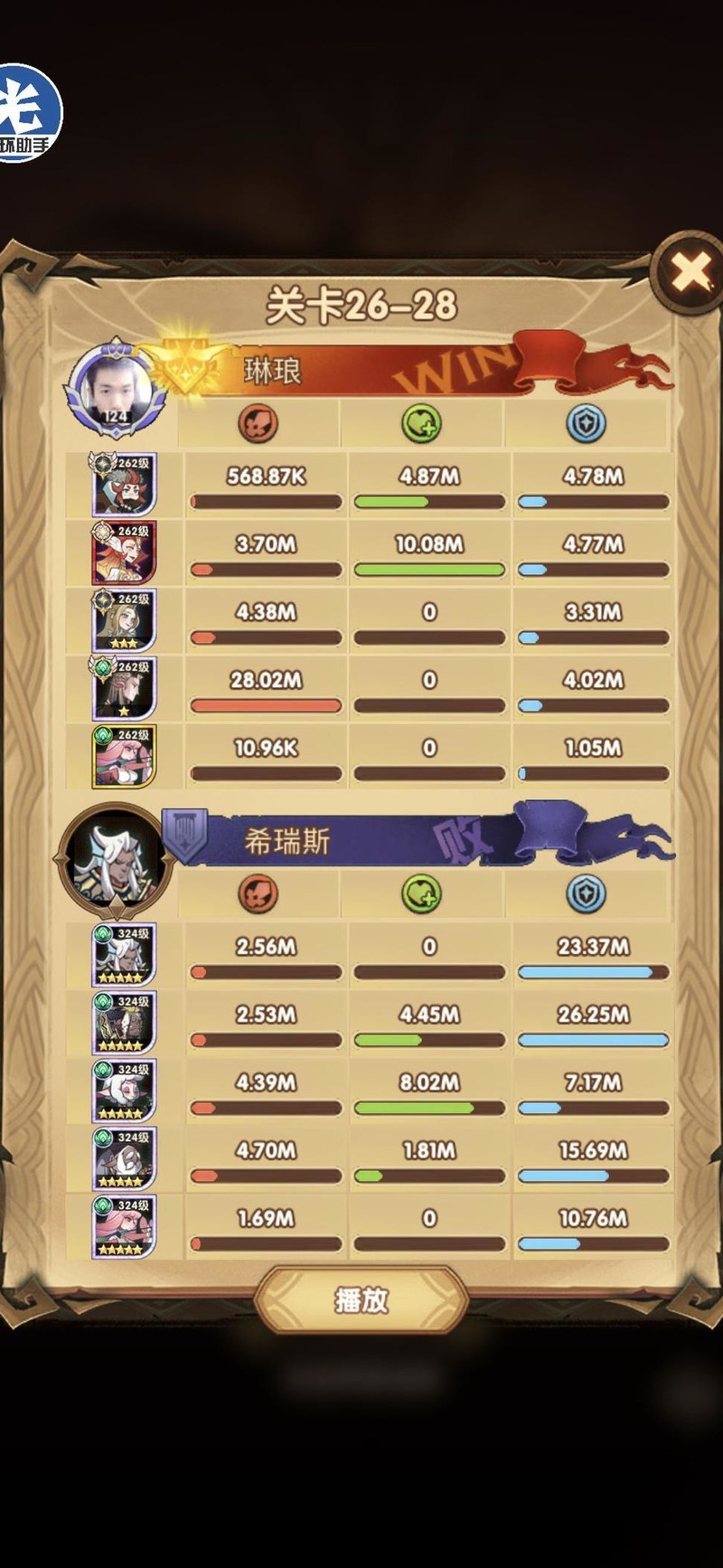
Task: Close the battle statistics panel
Action: pyautogui.click(x=691, y=270)
